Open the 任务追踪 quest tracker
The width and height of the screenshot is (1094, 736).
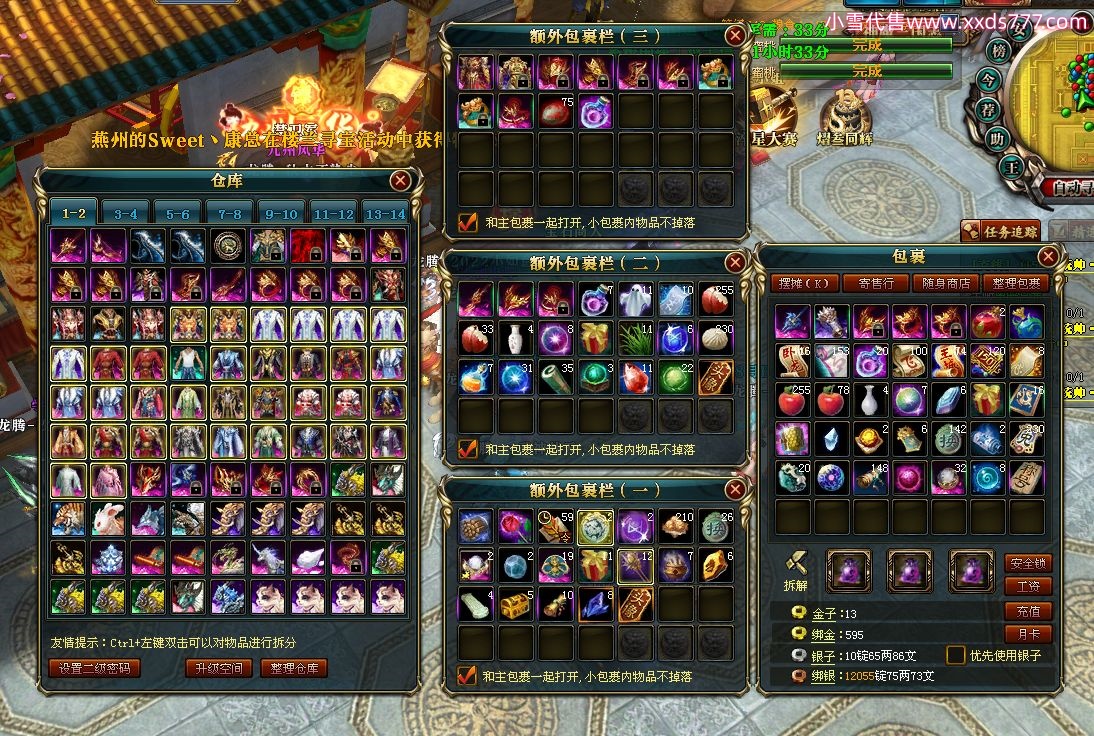pos(999,232)
